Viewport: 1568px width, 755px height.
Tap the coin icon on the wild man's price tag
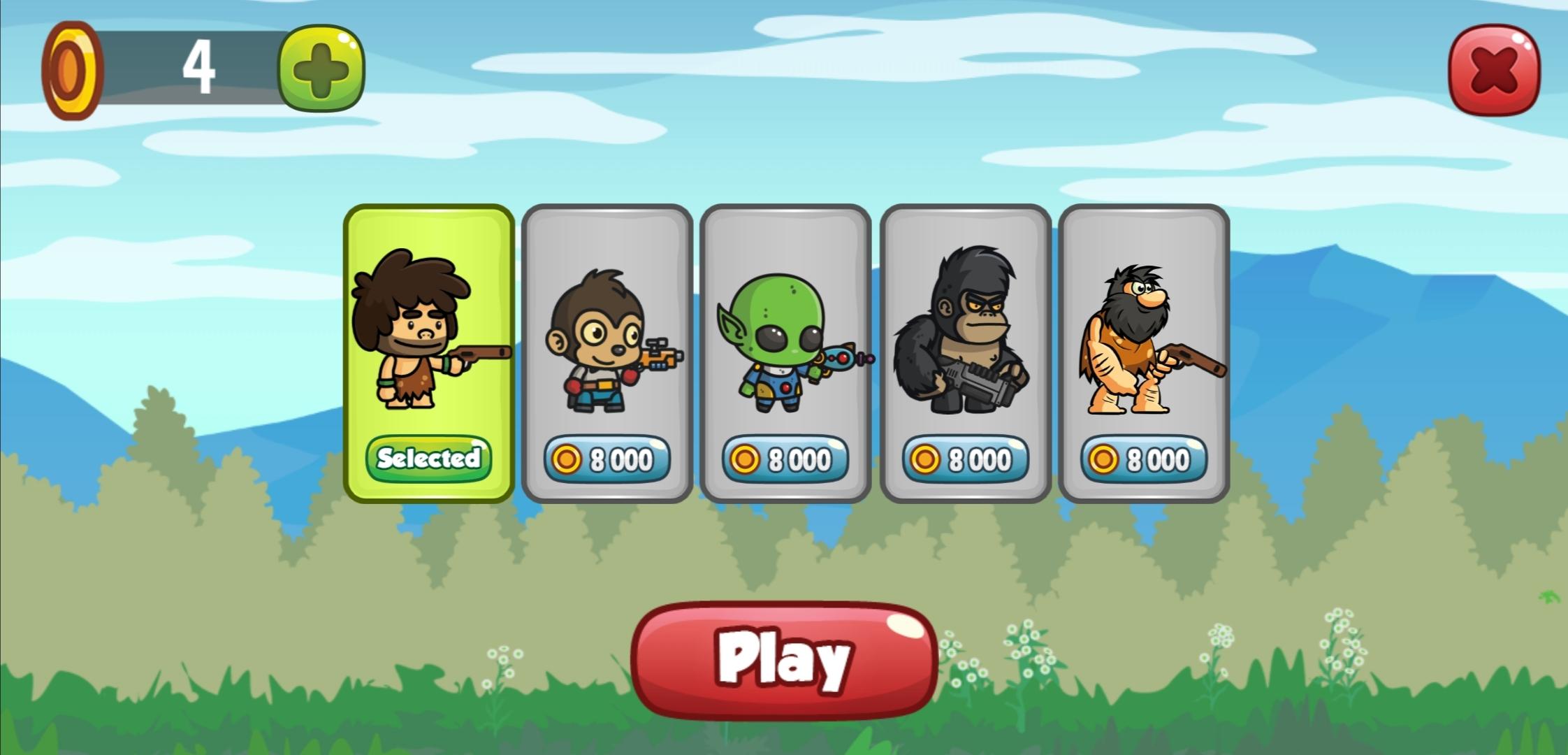click(1102, 459)
